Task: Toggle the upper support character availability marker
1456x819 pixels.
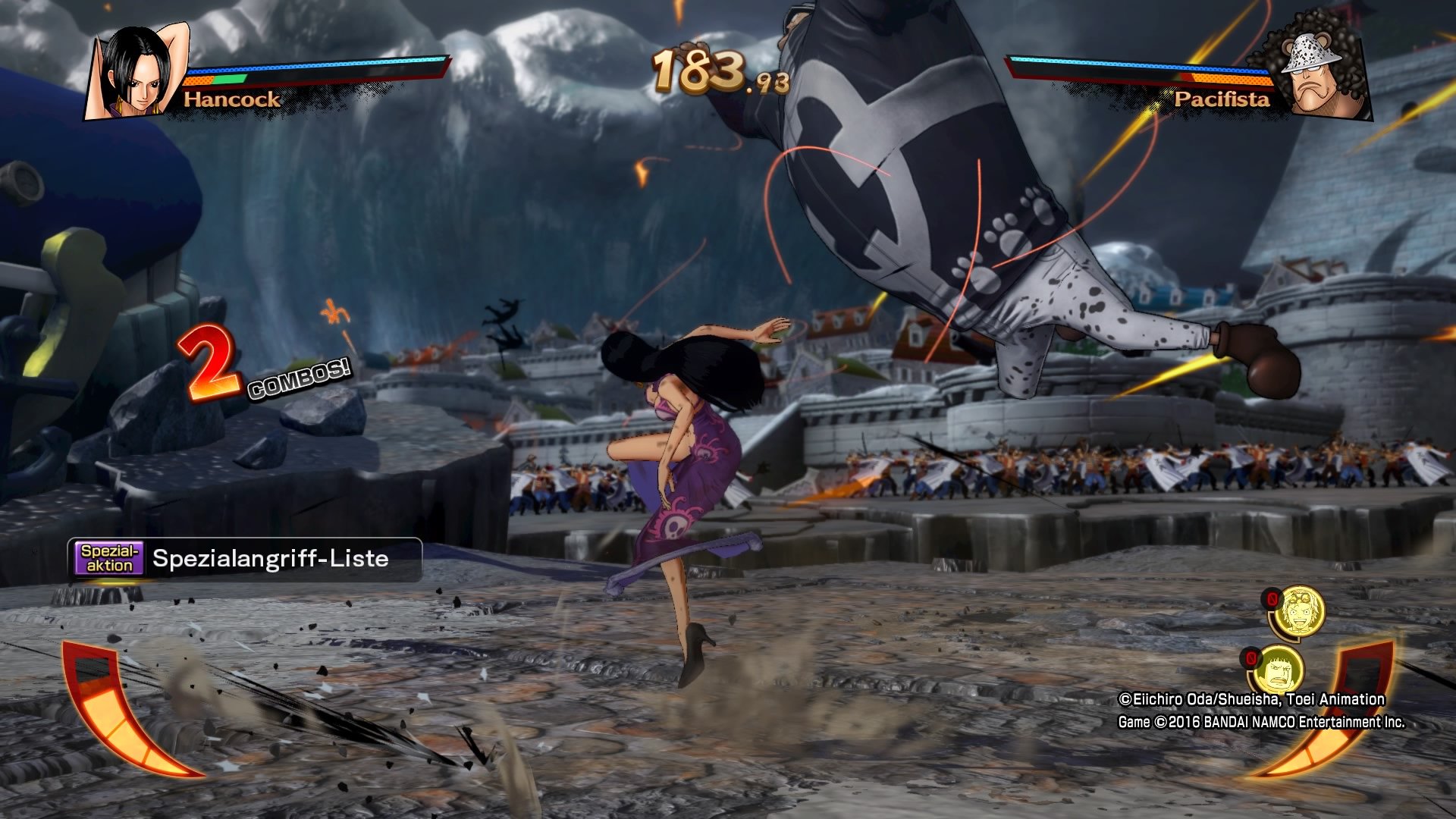Action: point(1272,598)
